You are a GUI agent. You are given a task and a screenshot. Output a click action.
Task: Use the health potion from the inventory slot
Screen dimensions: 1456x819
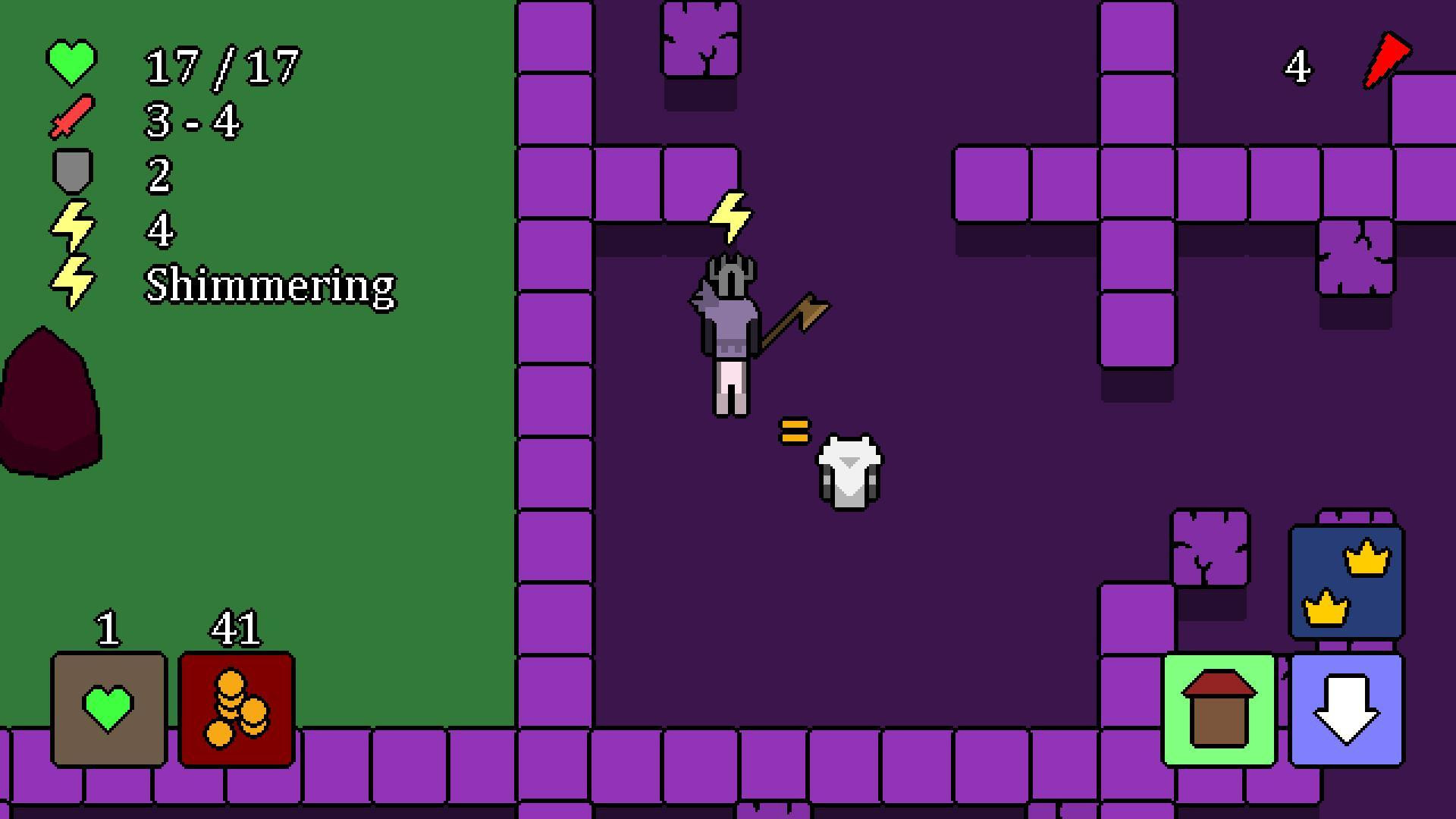pyautogui.click(x=108, y=709)
